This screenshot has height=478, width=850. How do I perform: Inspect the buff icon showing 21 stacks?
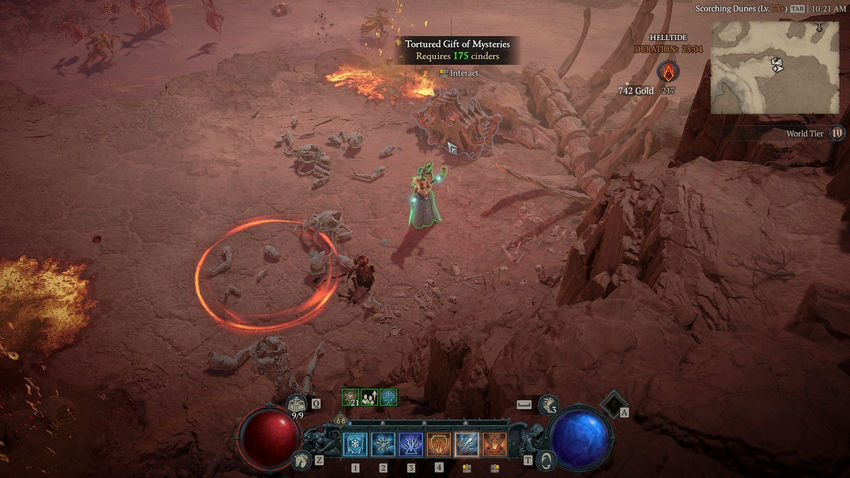[351, 397]
